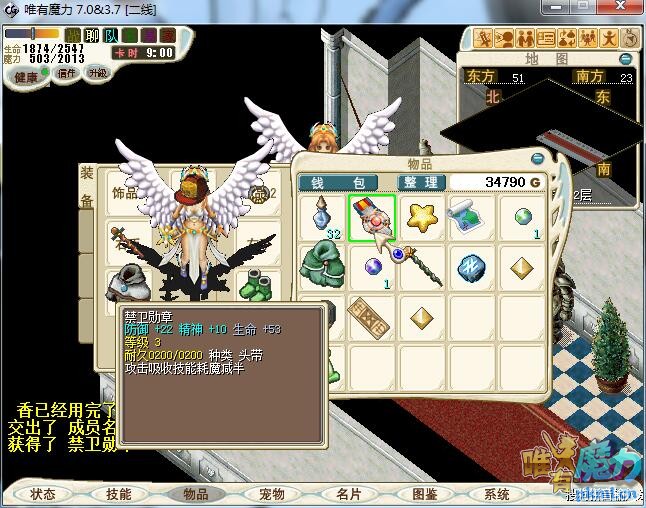Click the 健康 (Health) status button
This screenshot has height=508, width=646.
[x=26, y=77]
